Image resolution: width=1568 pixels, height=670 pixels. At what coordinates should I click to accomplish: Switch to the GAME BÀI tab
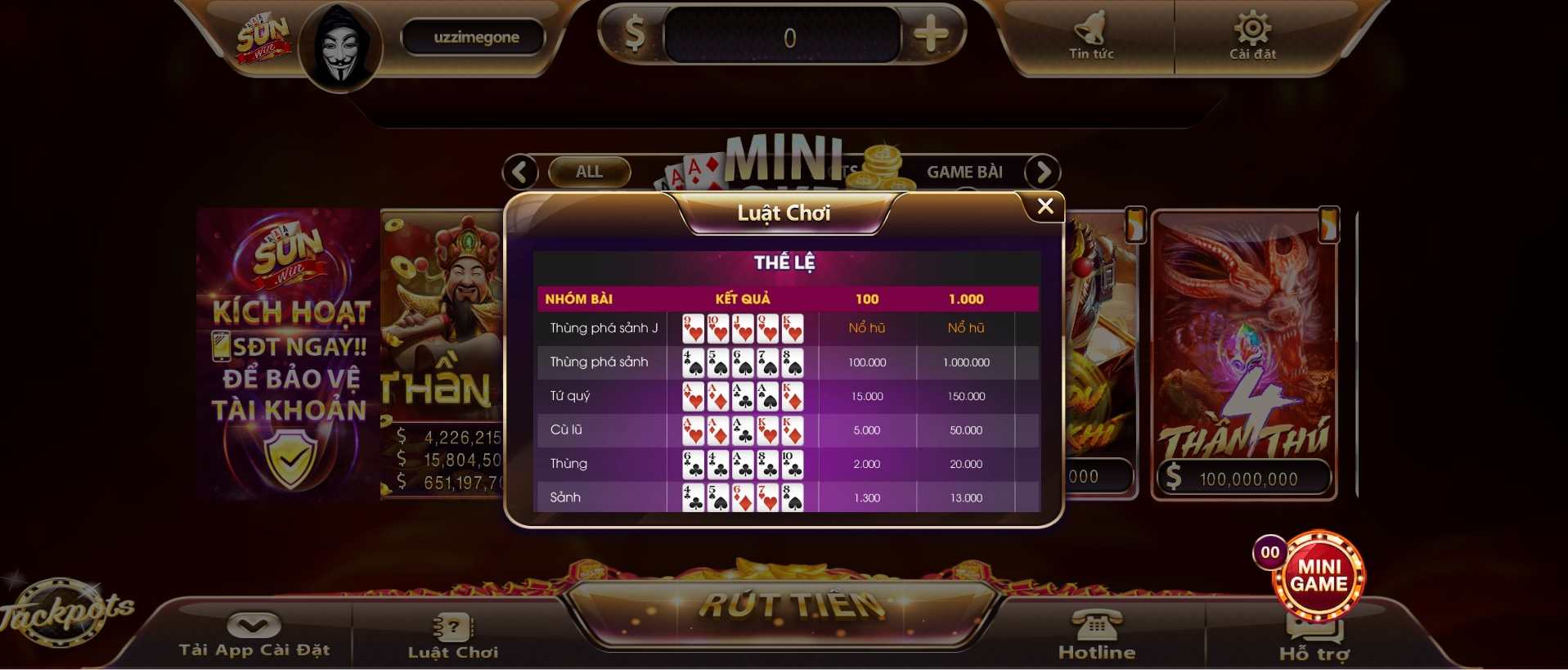click(965, 172)
